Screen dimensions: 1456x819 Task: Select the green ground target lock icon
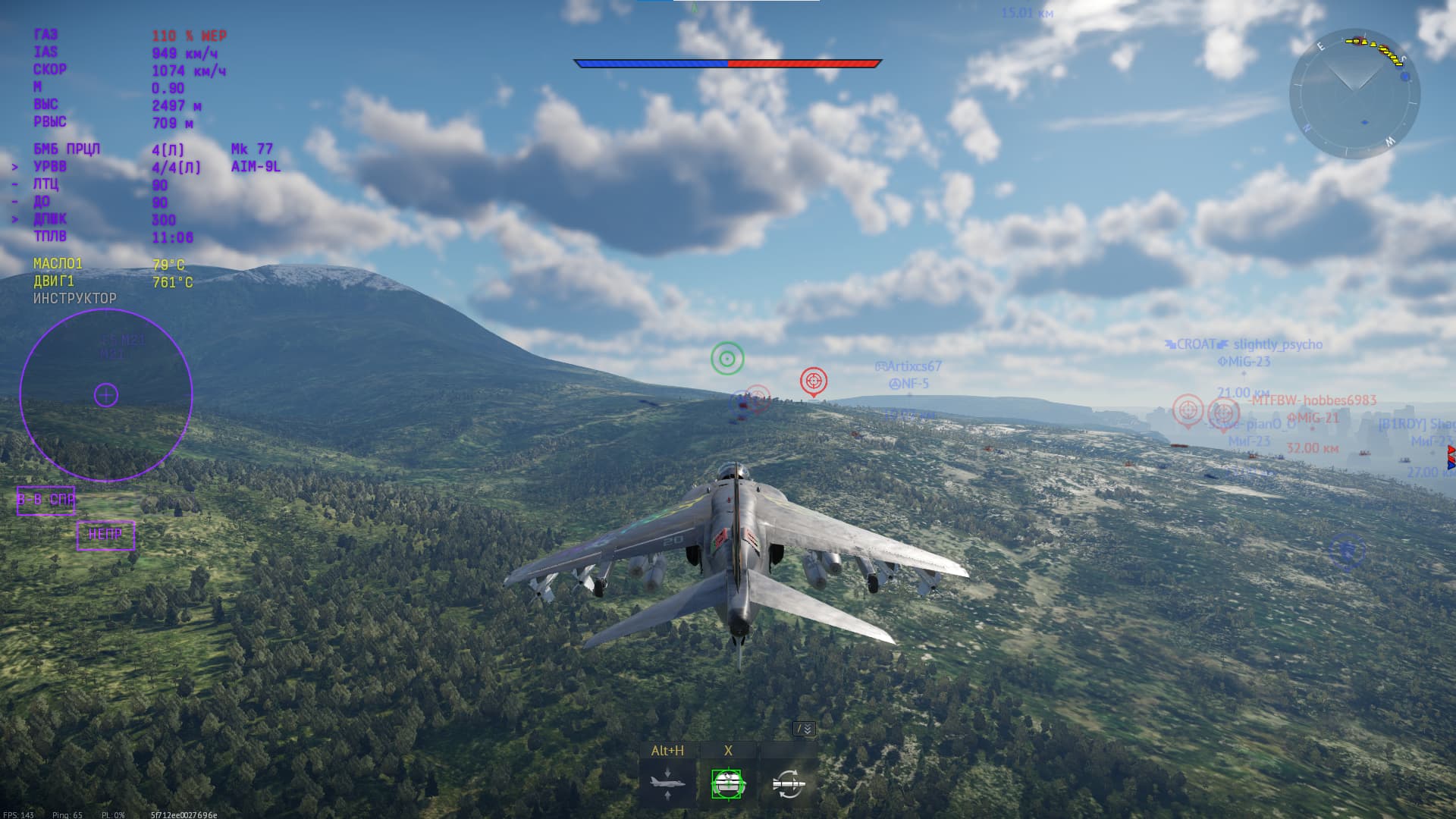tap(727, 783)
